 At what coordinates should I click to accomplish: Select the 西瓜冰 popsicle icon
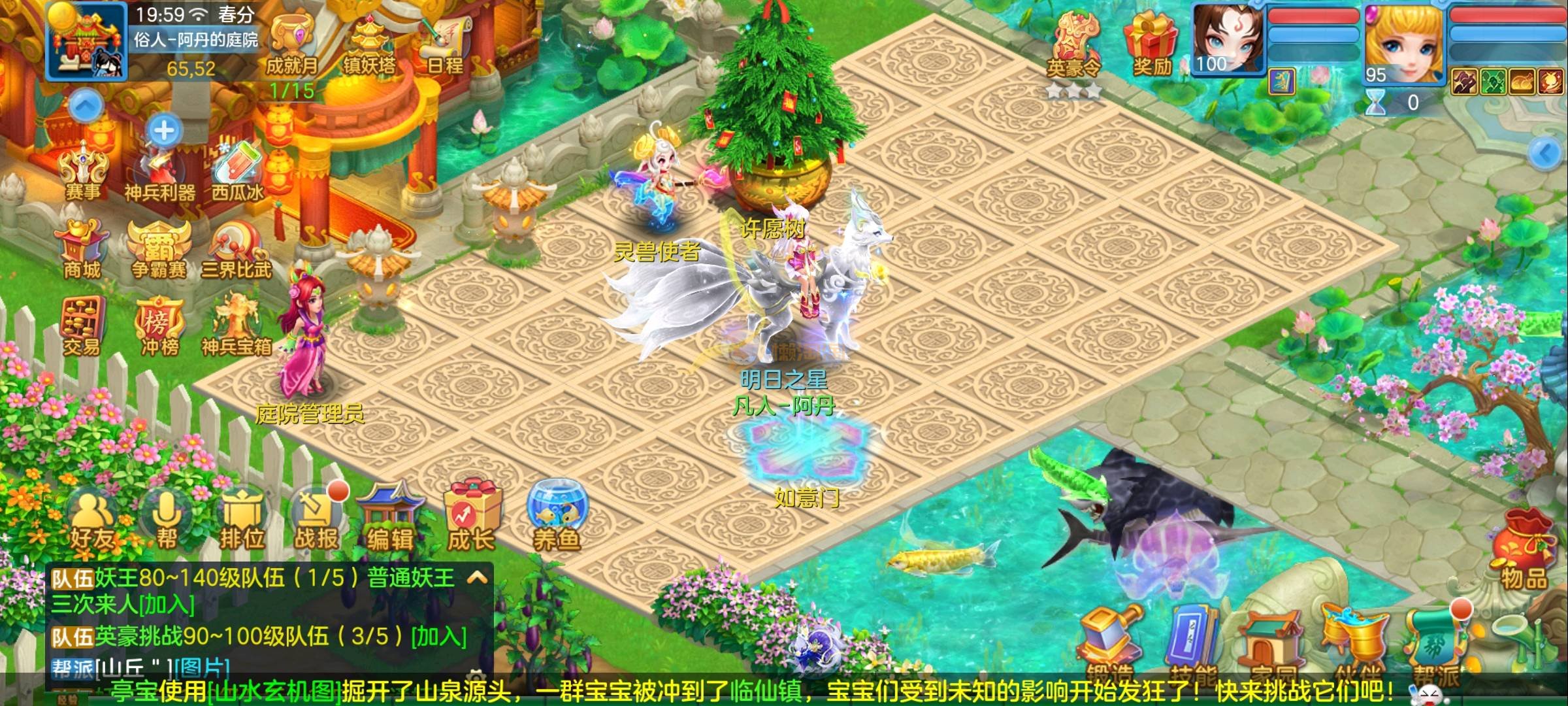point(237,171)
